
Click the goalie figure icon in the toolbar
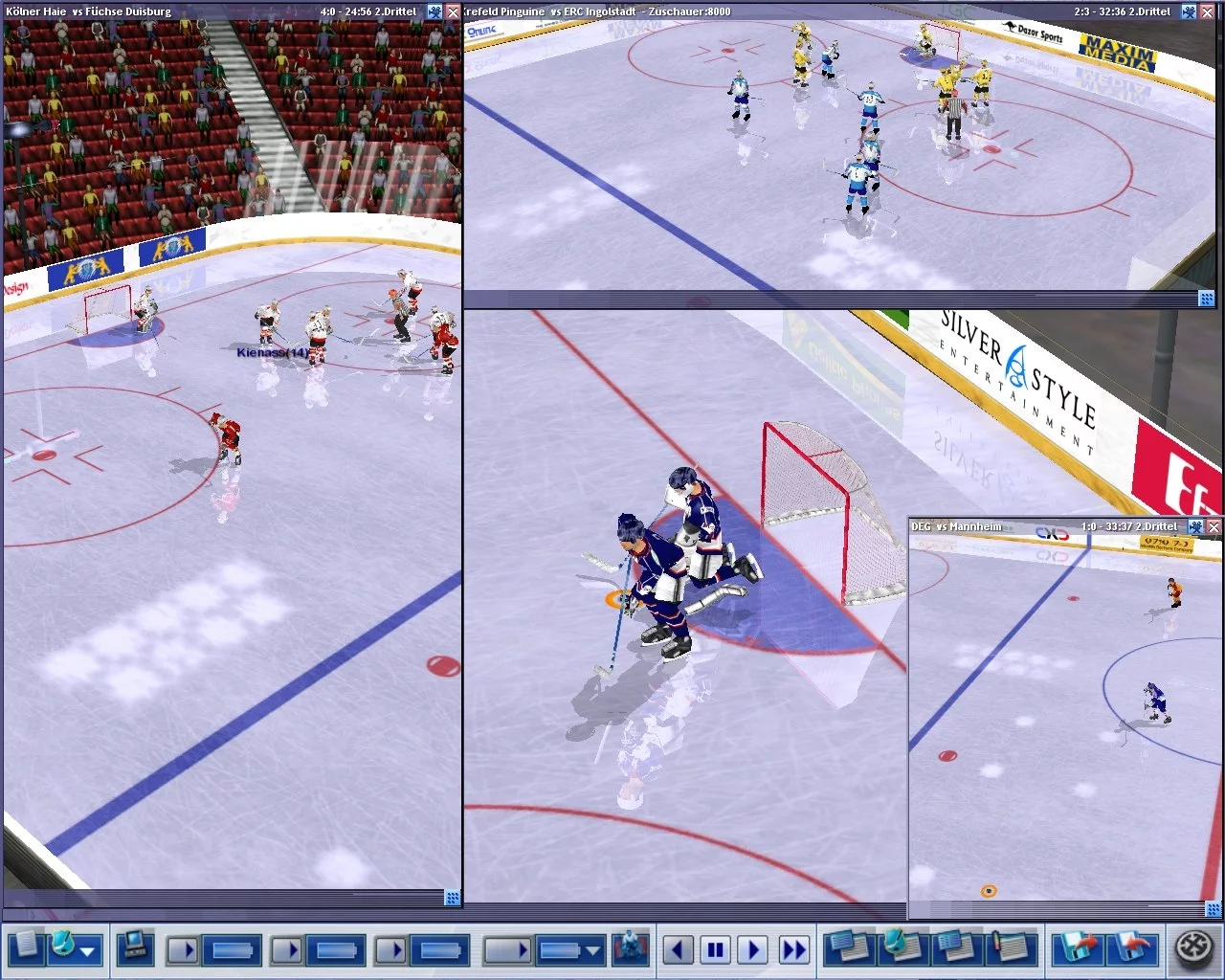(x=629, y=949)
